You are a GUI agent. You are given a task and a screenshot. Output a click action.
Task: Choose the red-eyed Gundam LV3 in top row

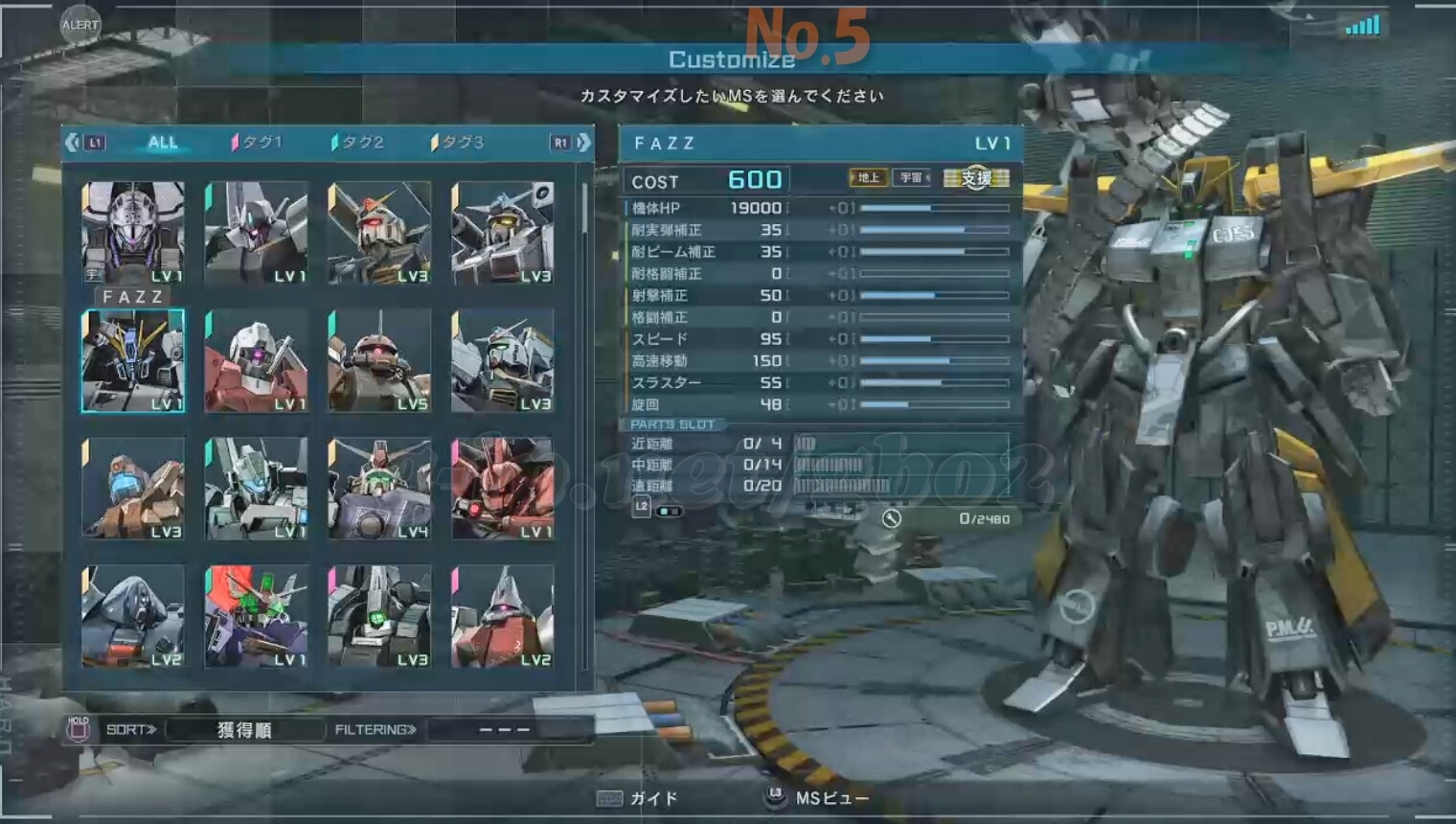pos(379,233)
